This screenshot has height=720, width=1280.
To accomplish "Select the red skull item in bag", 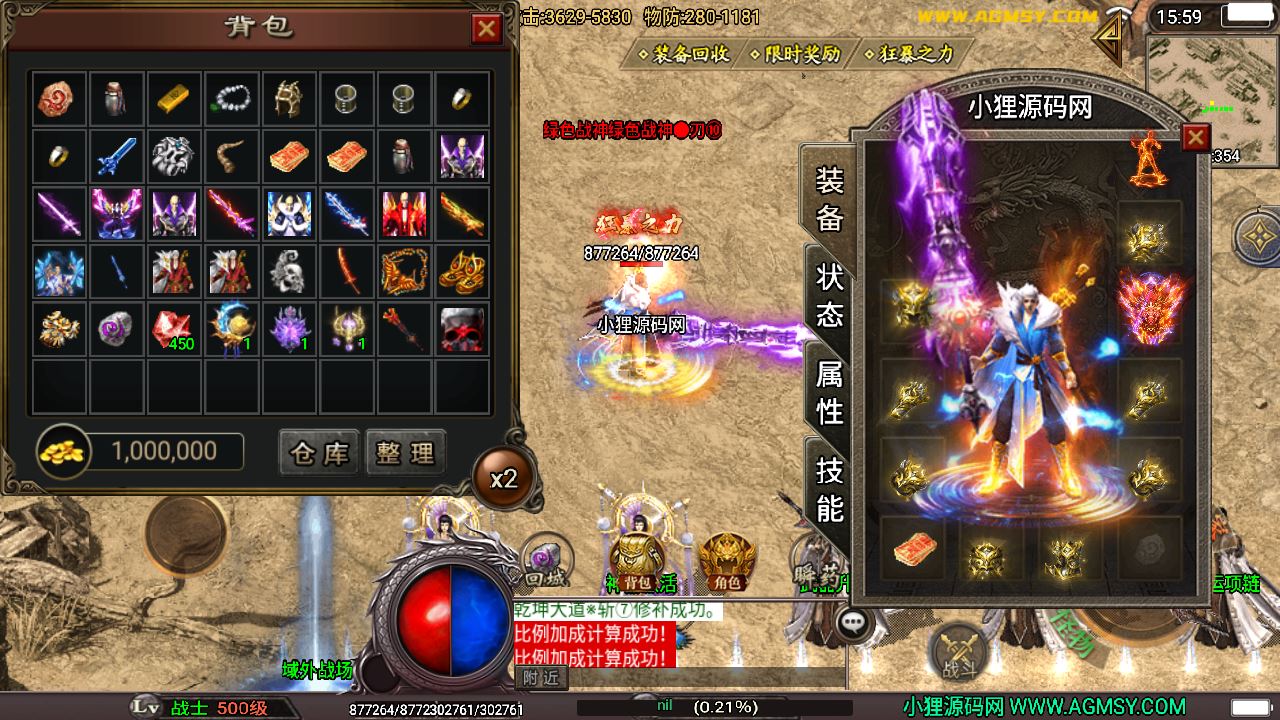I will pyautogui.click(x=462, y=330).
